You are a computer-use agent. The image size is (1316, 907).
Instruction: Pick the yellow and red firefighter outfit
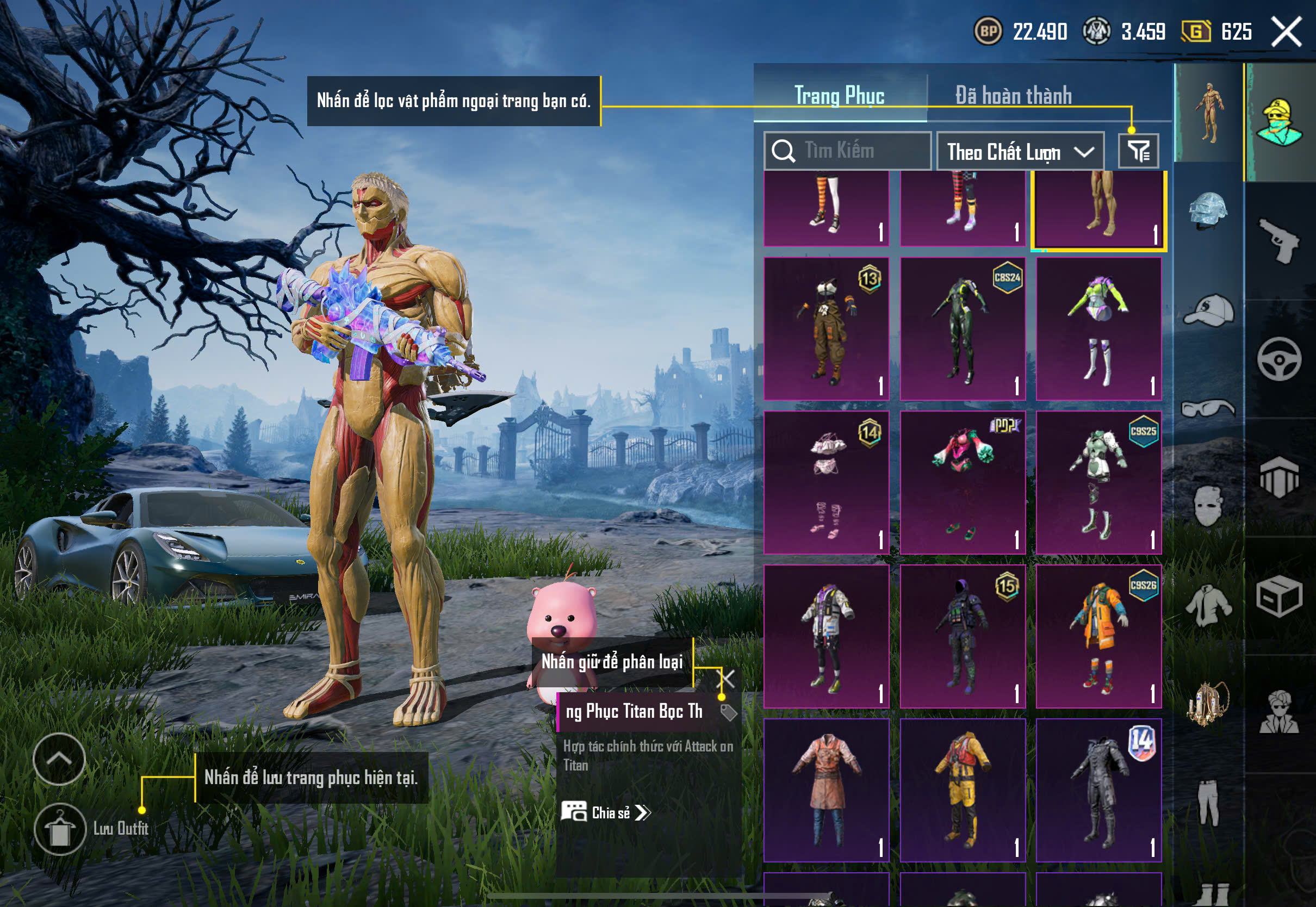click(962, 790)
